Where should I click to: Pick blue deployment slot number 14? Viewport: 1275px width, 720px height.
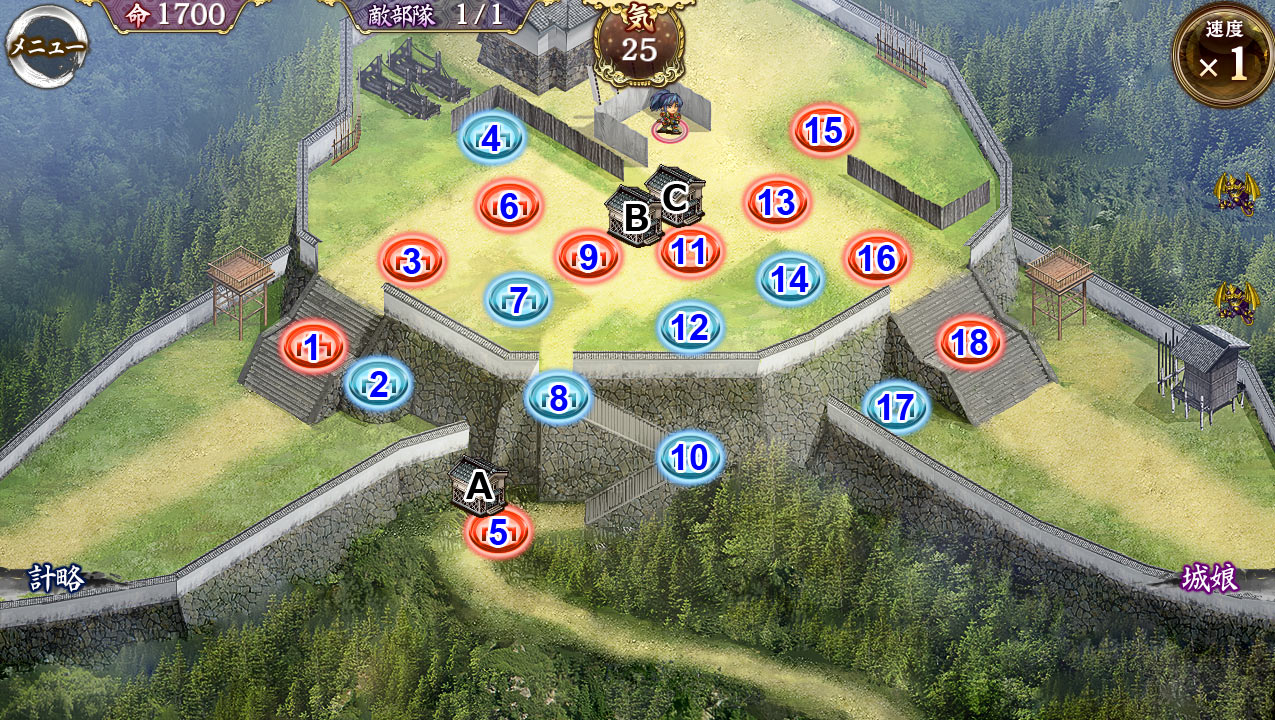pos(790,280)
